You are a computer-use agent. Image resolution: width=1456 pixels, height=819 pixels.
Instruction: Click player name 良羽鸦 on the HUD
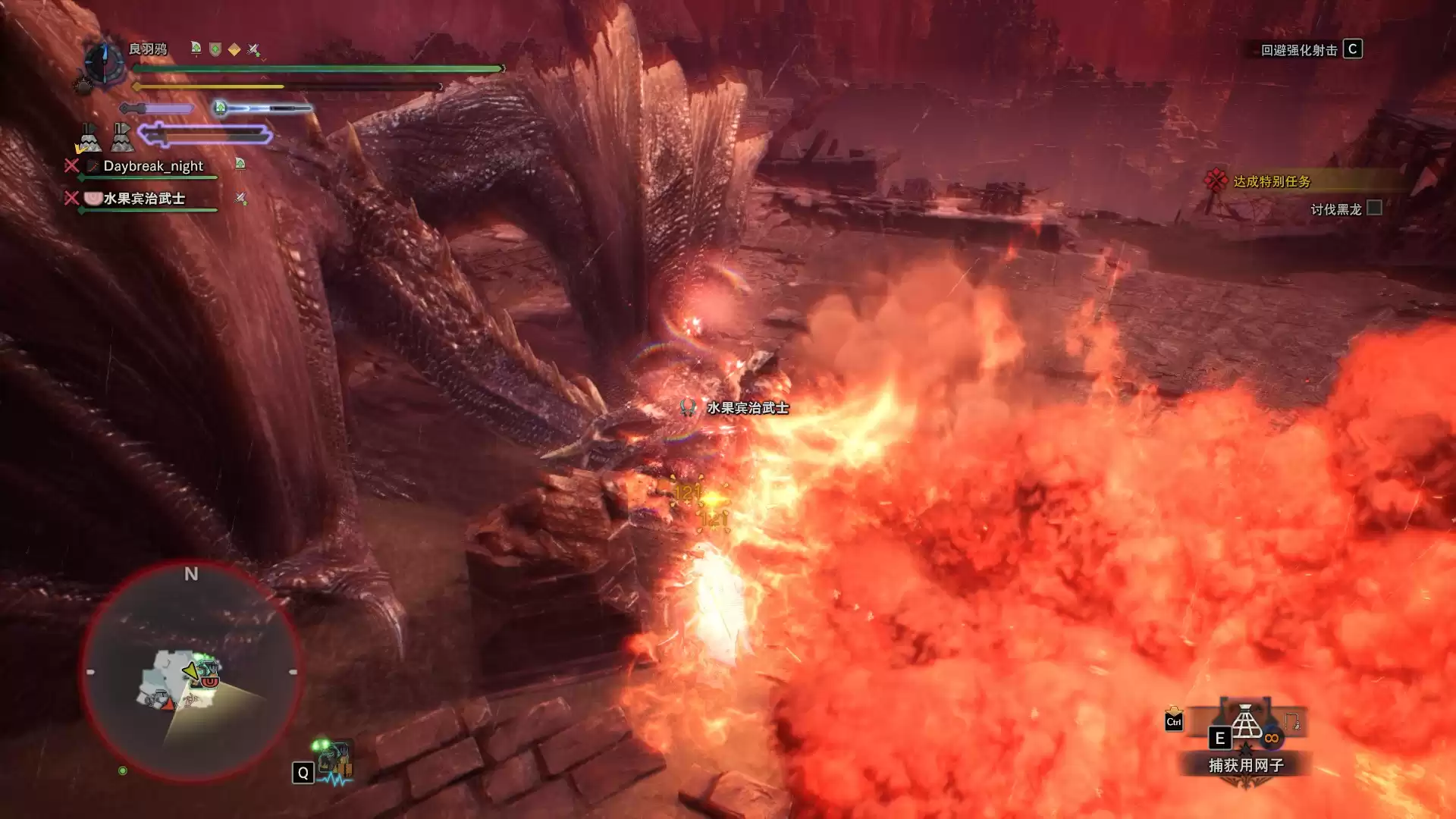147,49
